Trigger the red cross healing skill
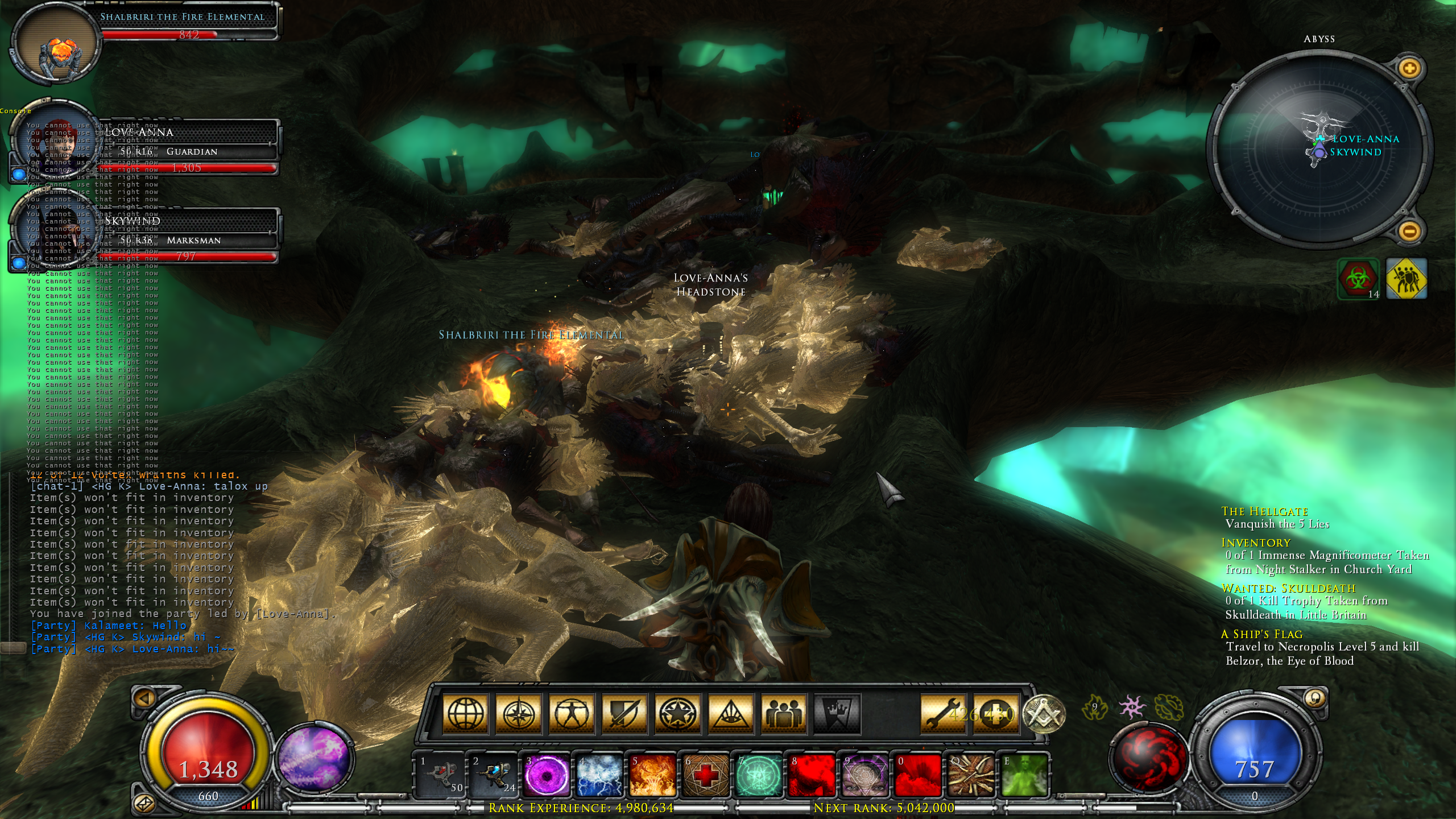Viewport: 1456px width, 819px height. click(706, 775)
